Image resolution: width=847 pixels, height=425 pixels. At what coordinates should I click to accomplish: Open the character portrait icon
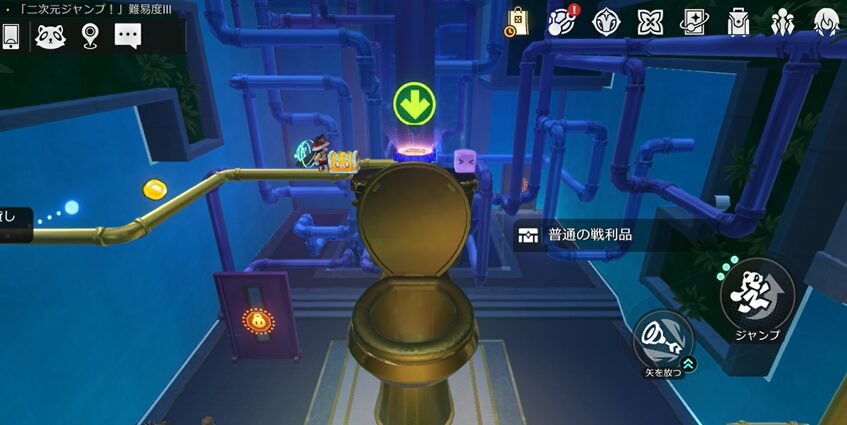click(825, 21)
